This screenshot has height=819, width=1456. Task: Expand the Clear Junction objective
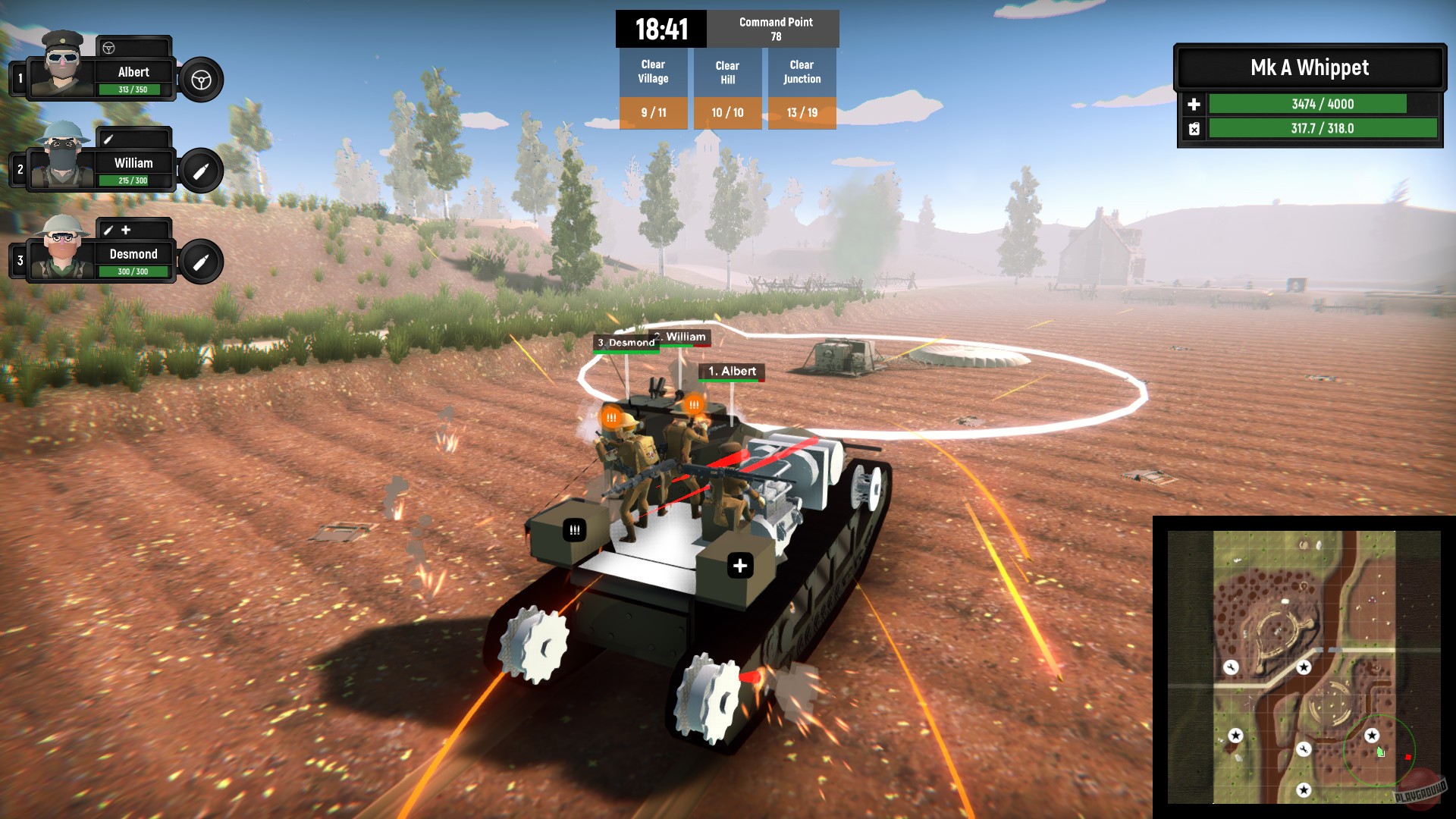tap(802, 72)
